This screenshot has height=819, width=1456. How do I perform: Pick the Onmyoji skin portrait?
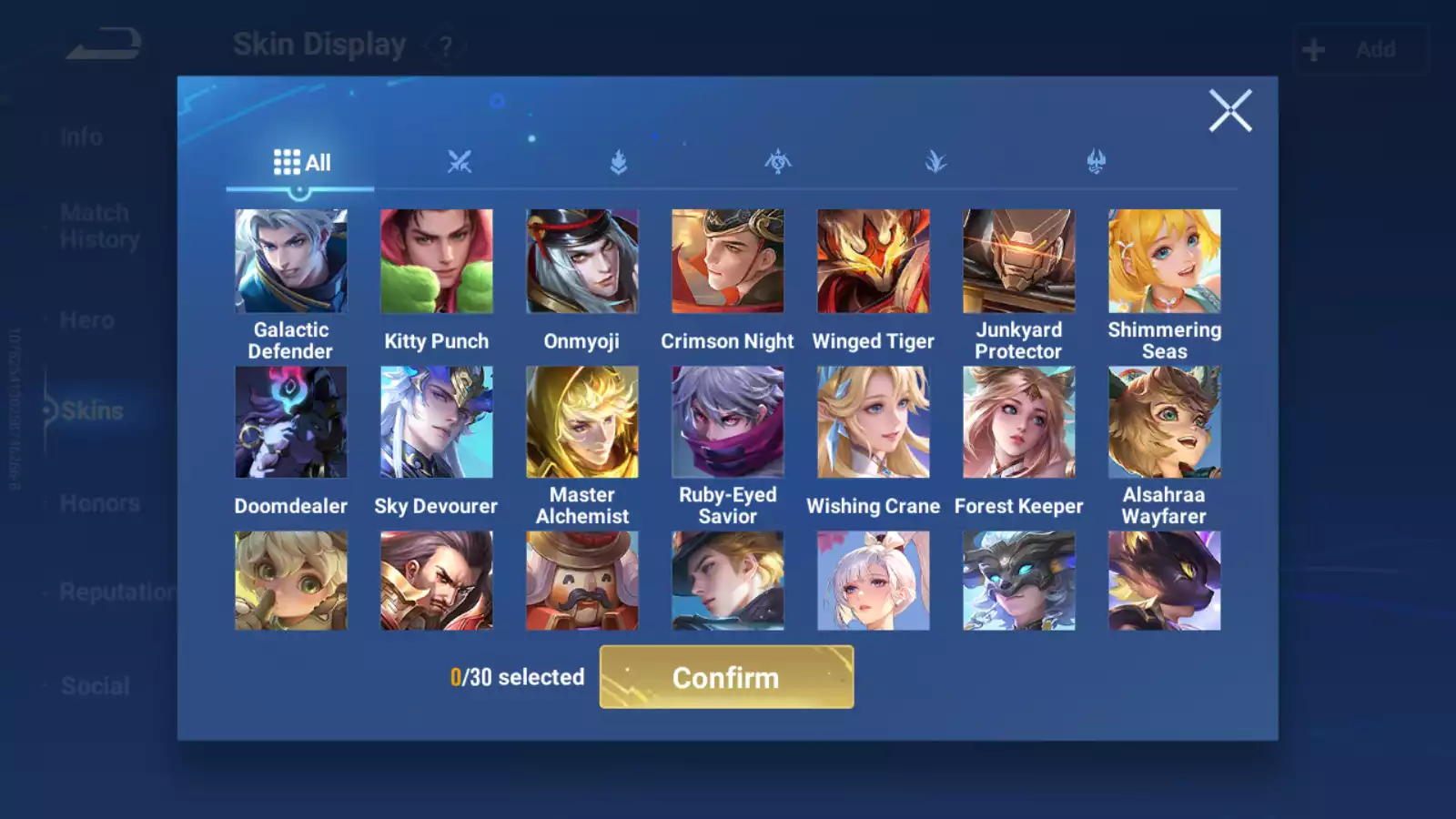(x=582, y=261)
